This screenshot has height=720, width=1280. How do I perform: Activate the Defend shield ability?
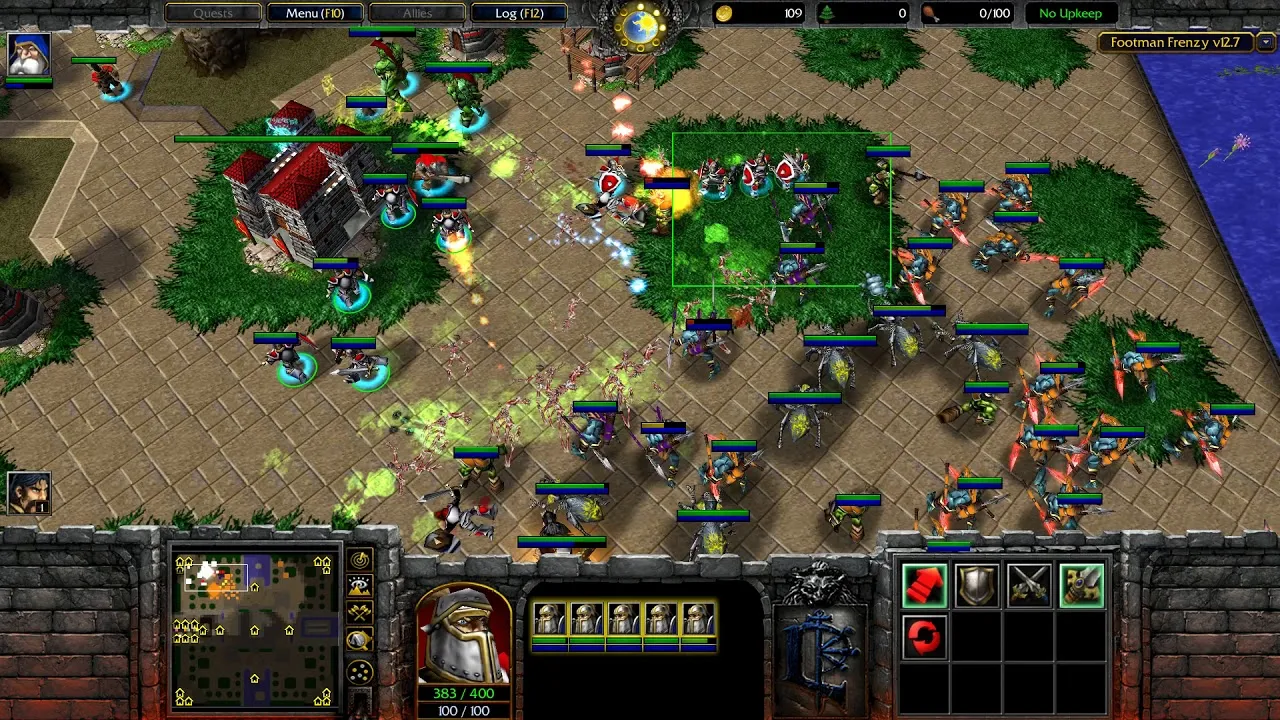pyautogui.click(x=977, y=585)
